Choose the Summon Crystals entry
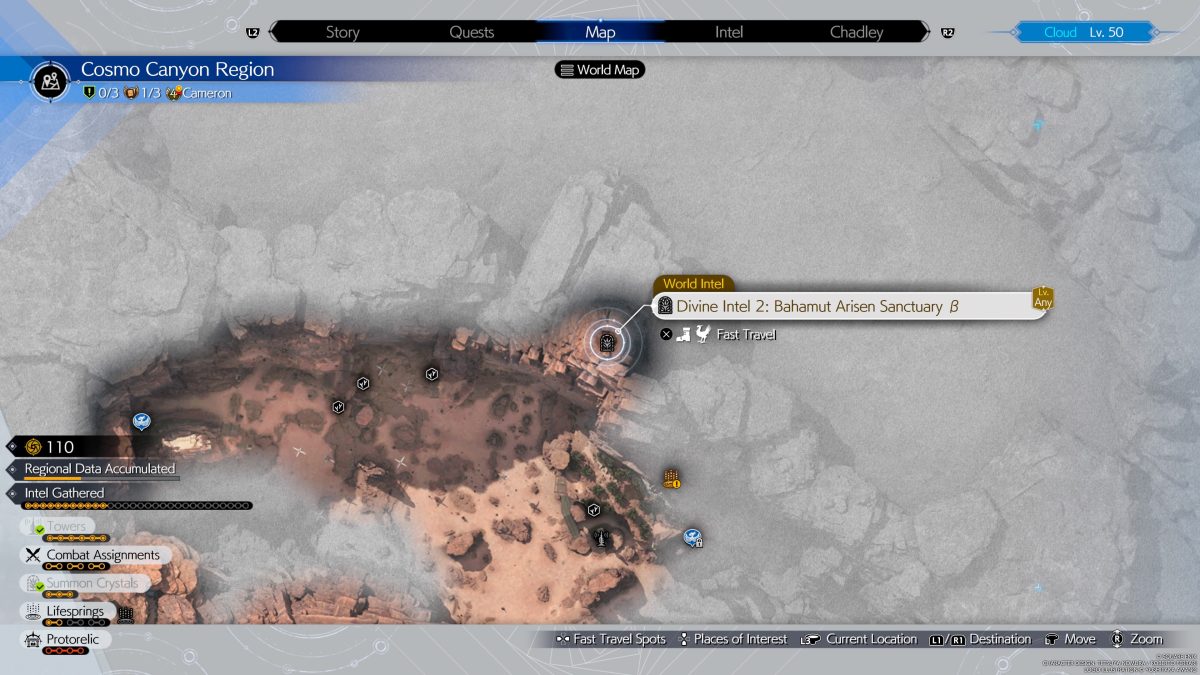Screen dimensions: 1200x675 [x=92, y=583]
